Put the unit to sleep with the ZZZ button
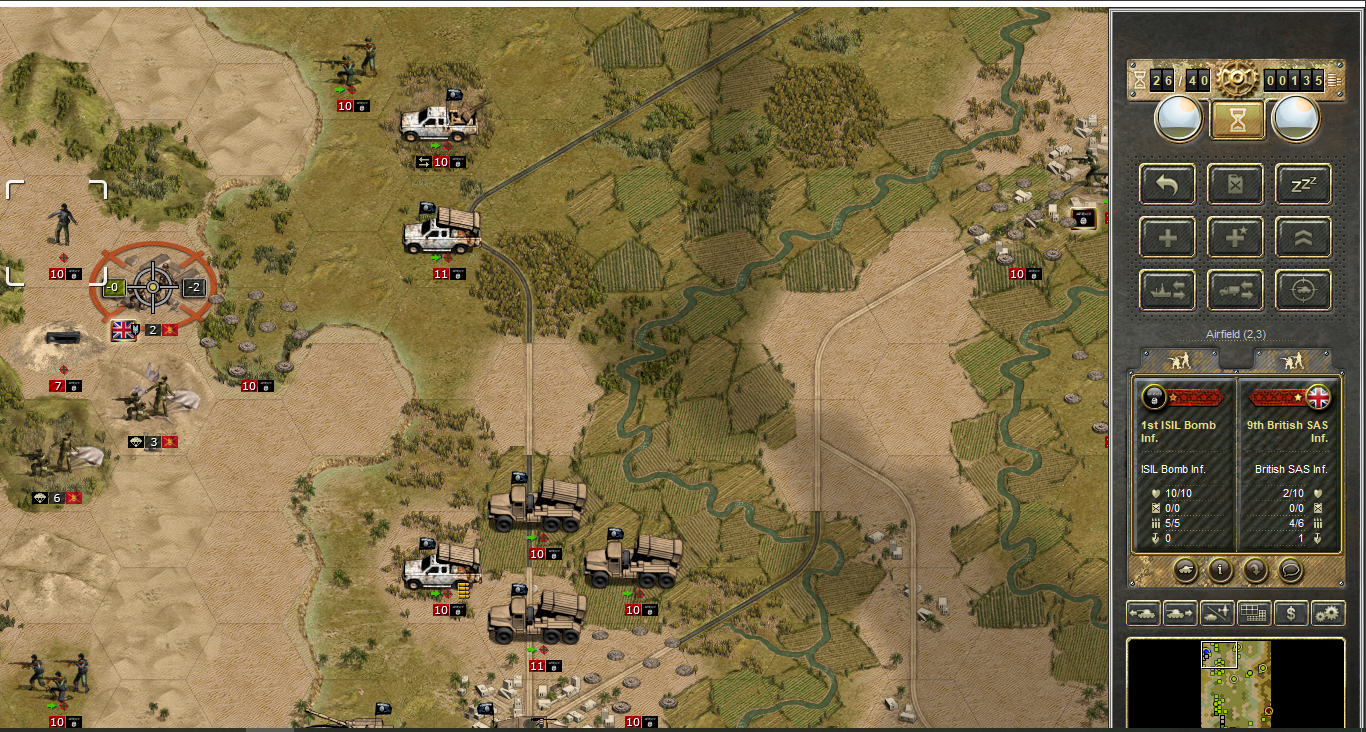Viewport: 1366px width, 732px height. (x=1303, y=184)
